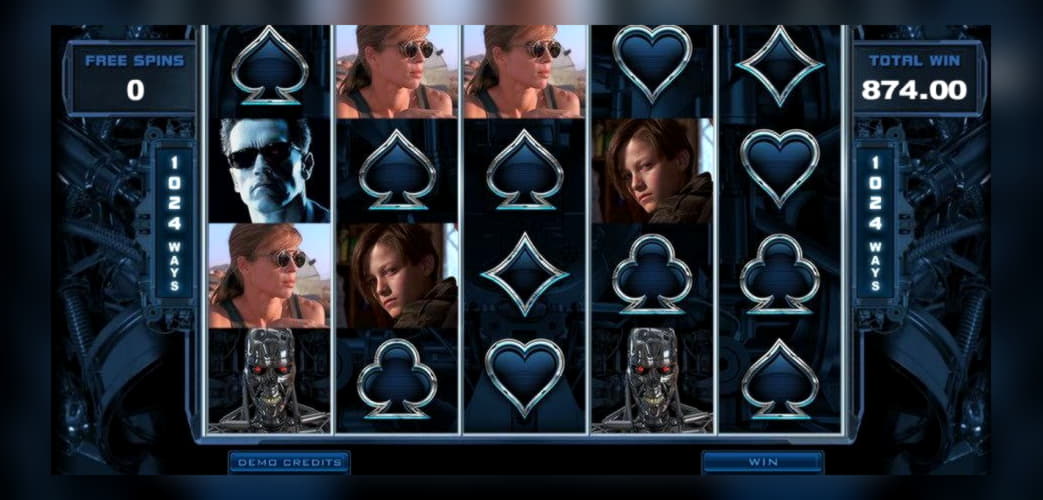Select the Win panel button
The width and height of the screenshot is (1043, 500).
762,462
